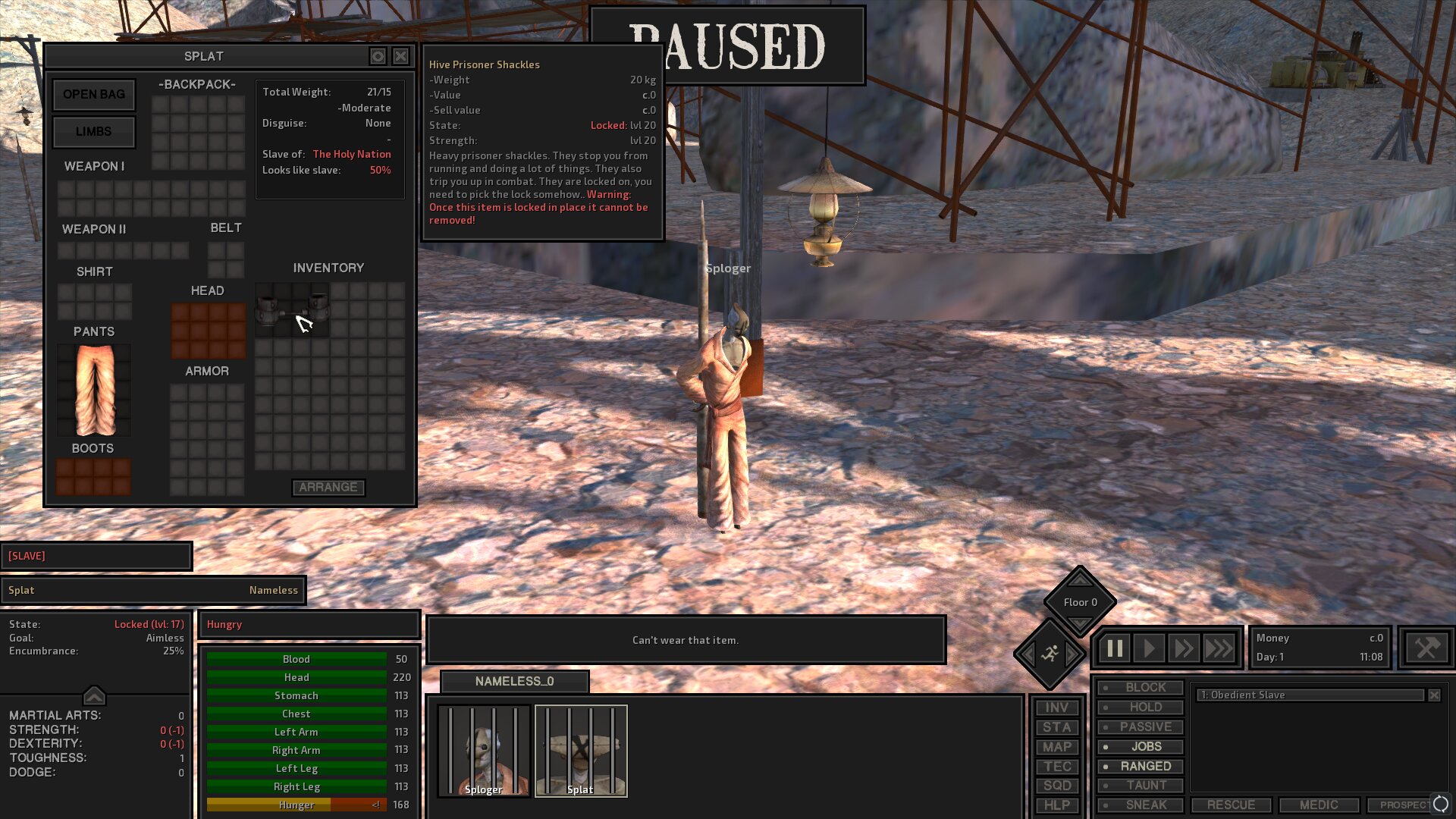This screenshot has height=819, width=1456.
Task: Click the running movement speed icon
Action: coord(1050,654)
